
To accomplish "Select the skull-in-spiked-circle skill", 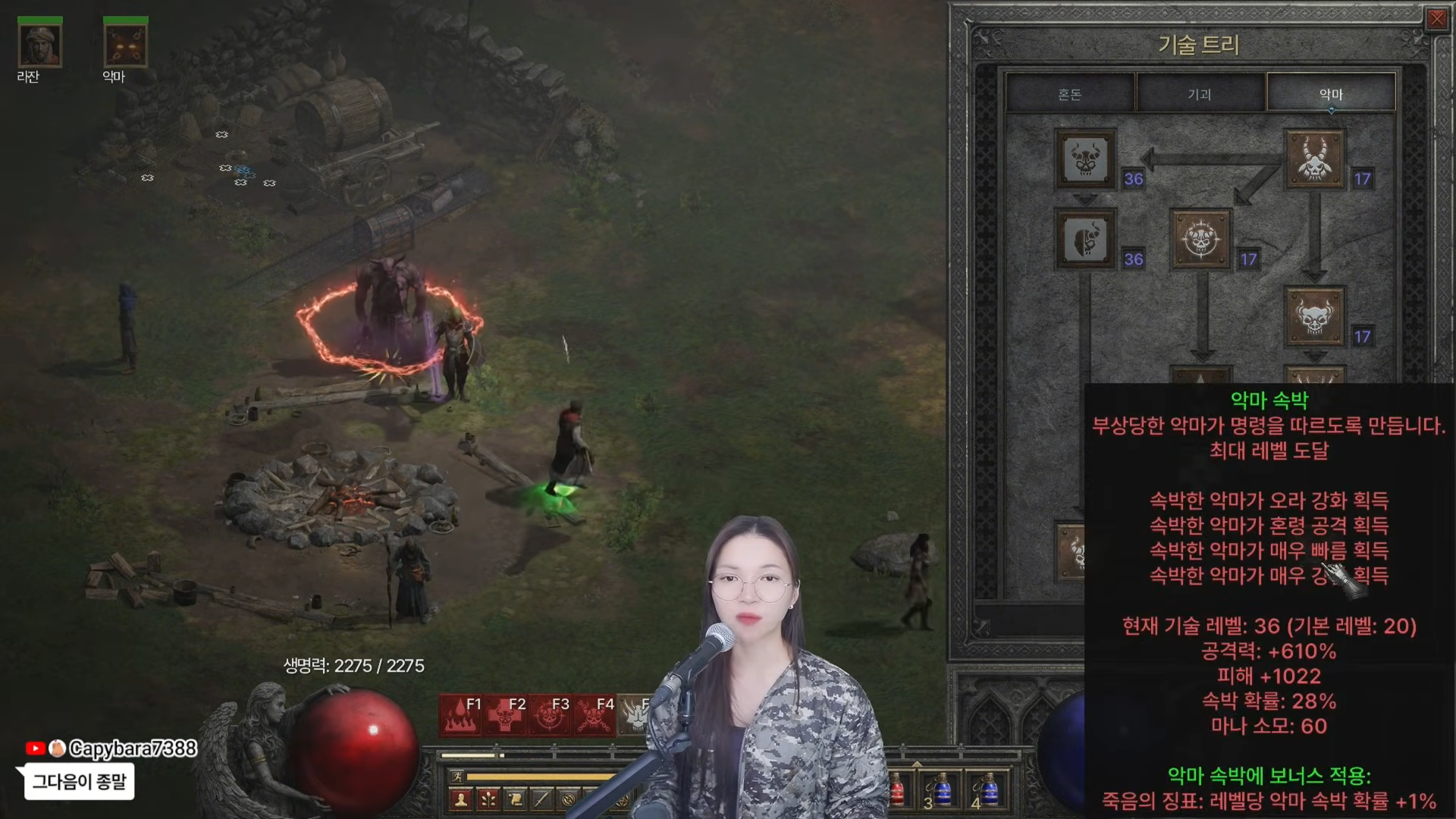I will [1200, 240].
